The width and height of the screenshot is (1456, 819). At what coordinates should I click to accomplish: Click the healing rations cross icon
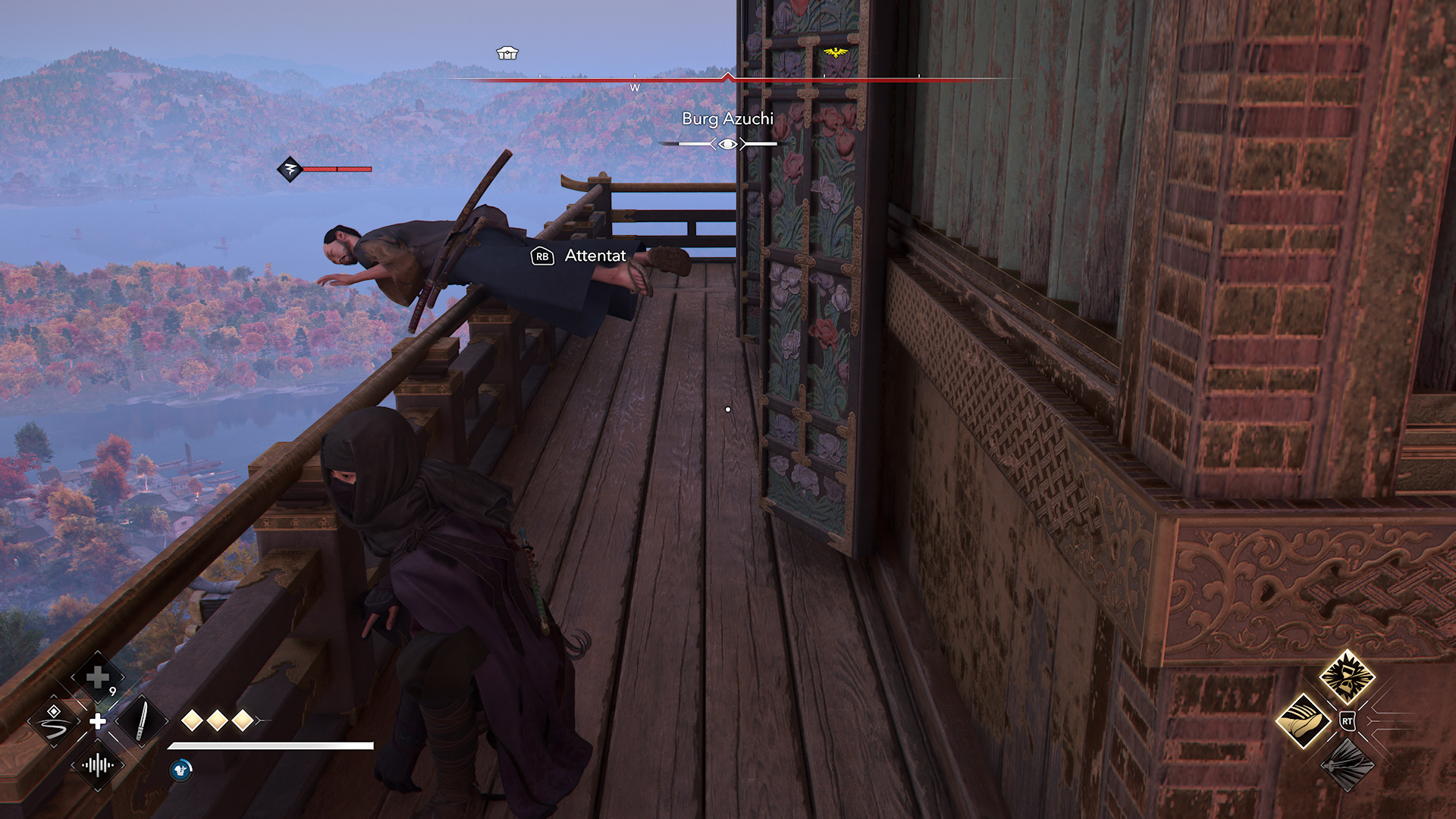click(x=96, y=676)
